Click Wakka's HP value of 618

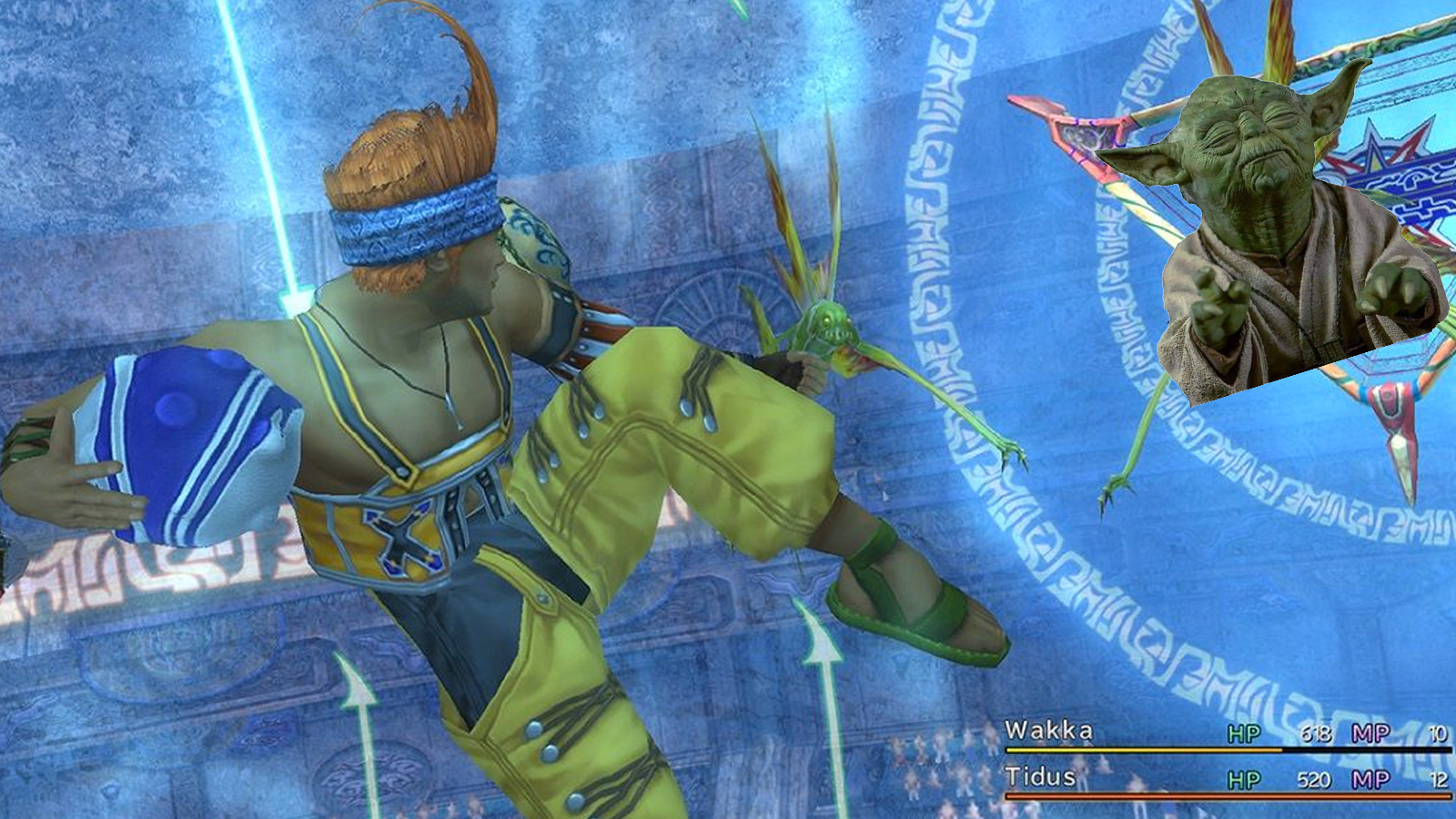1315,733
